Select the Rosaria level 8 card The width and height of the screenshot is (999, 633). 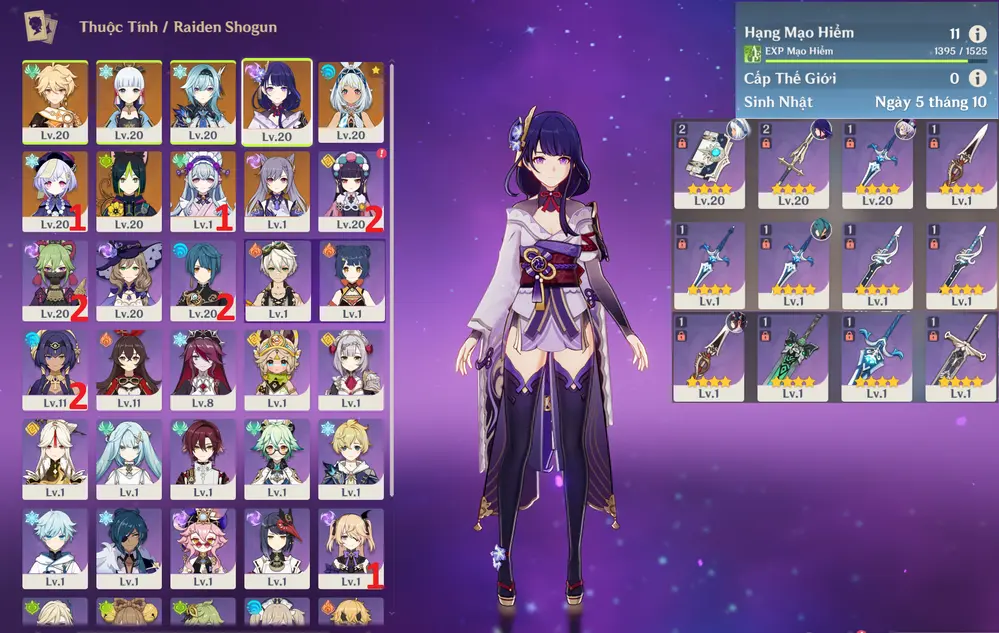point(203,370)
